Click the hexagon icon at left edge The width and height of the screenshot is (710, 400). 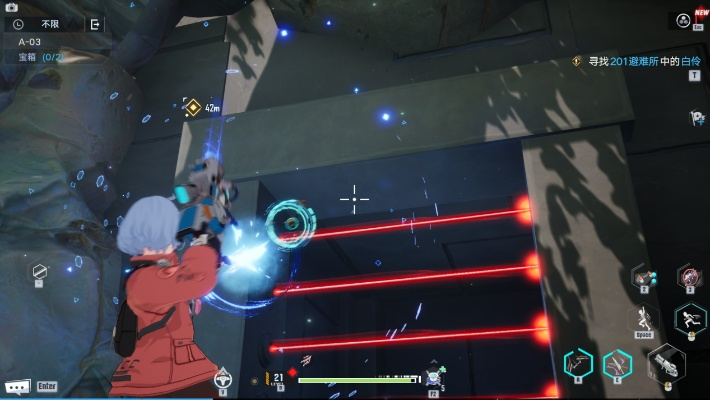(x=39, y=271)
